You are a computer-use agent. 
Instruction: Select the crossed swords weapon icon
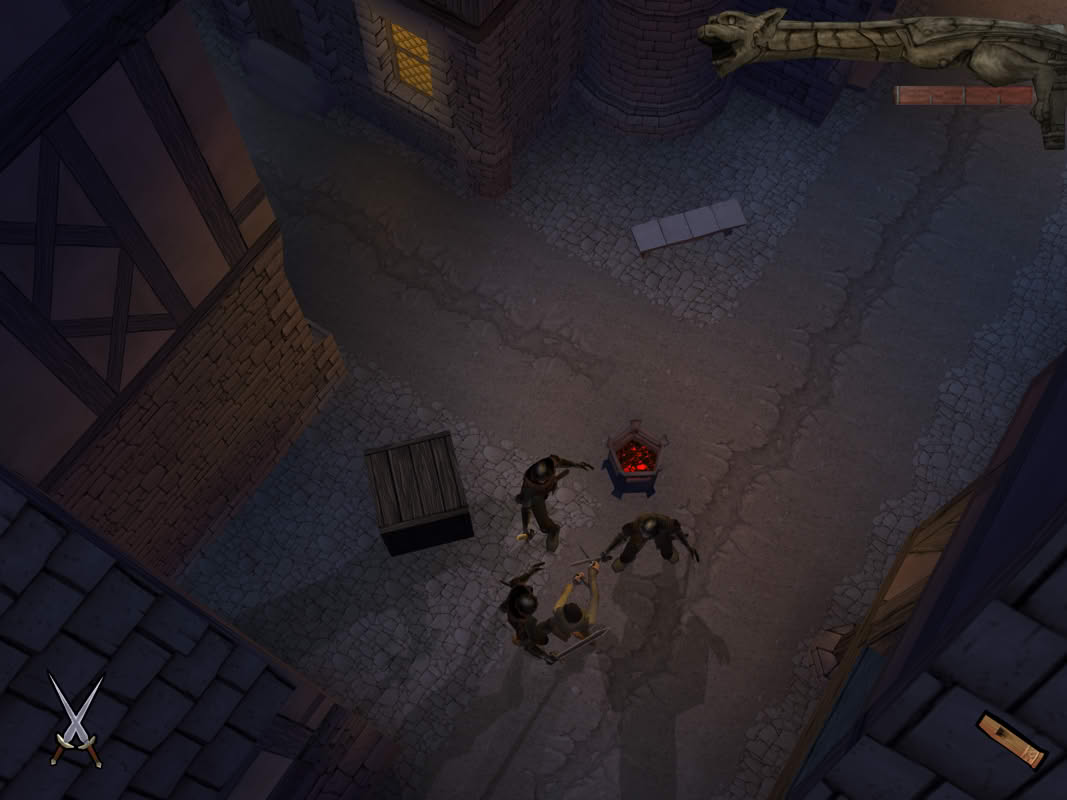76,720
